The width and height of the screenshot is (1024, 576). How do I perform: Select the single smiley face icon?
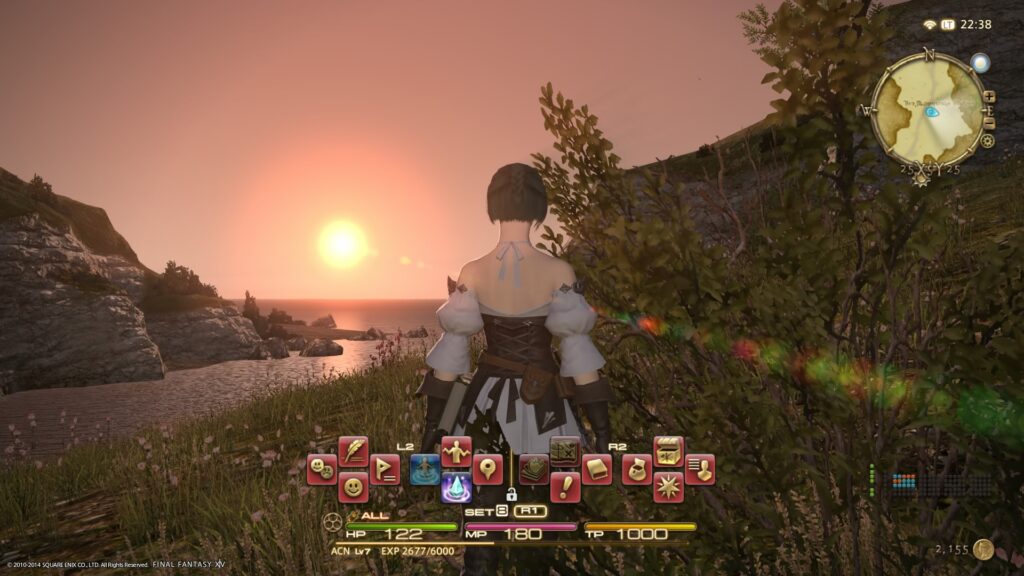(353, 487)
